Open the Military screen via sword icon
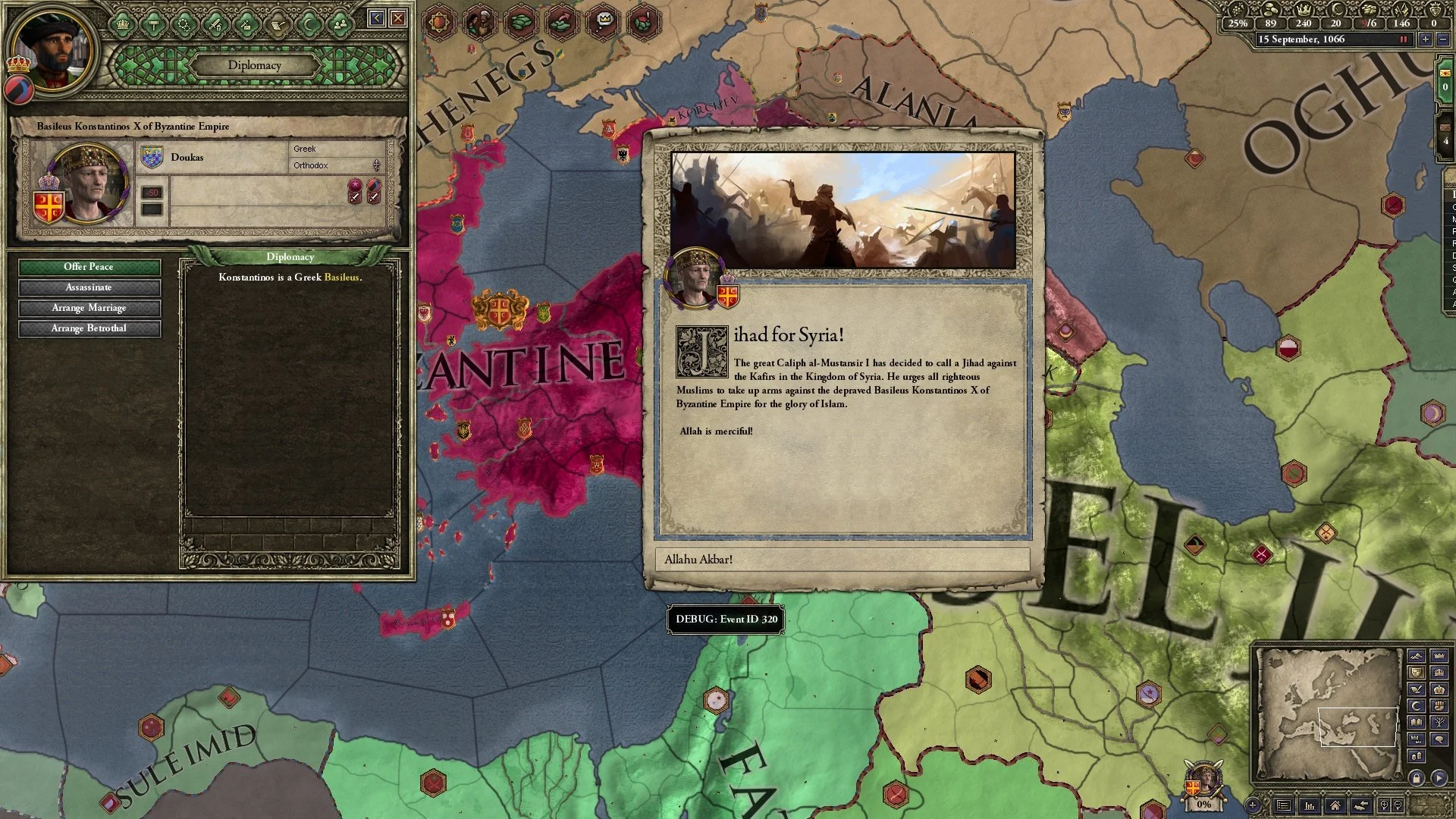Screen dimensions: 1456x819 [215, 24]
